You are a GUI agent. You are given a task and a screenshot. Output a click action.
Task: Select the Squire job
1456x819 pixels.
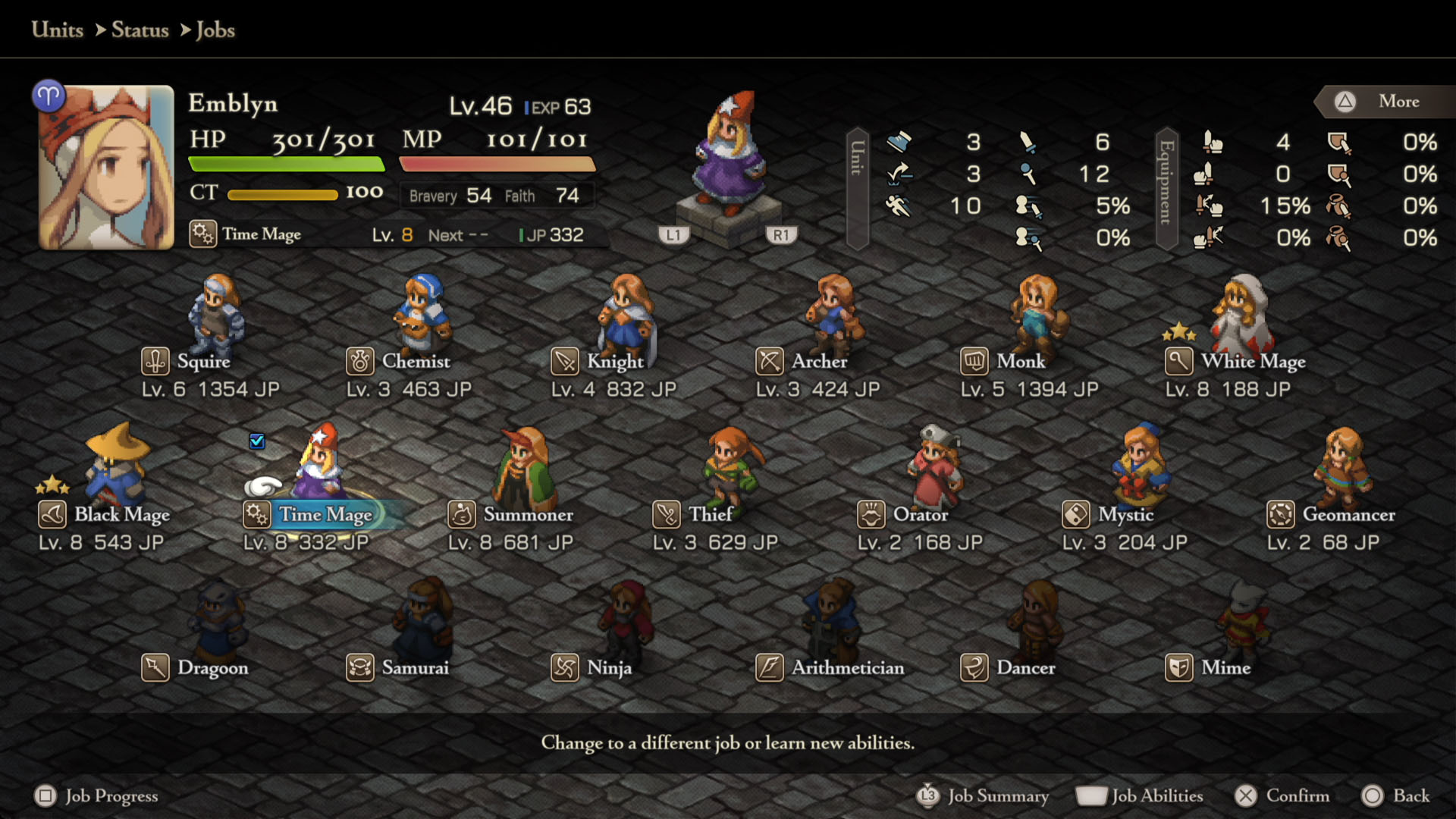coord(202,362)
